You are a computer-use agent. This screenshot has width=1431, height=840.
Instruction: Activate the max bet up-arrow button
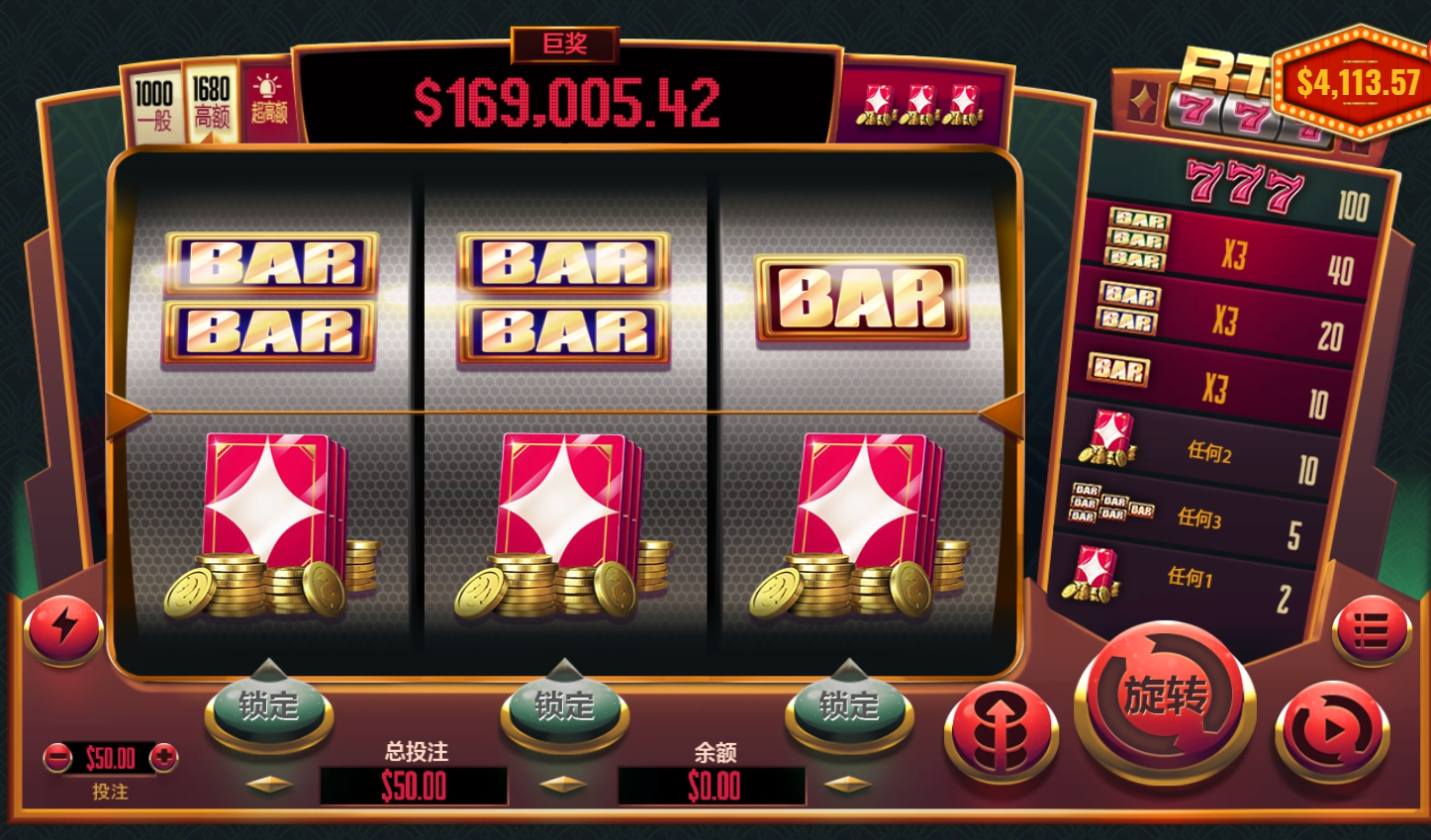[x=1001, y=733]
